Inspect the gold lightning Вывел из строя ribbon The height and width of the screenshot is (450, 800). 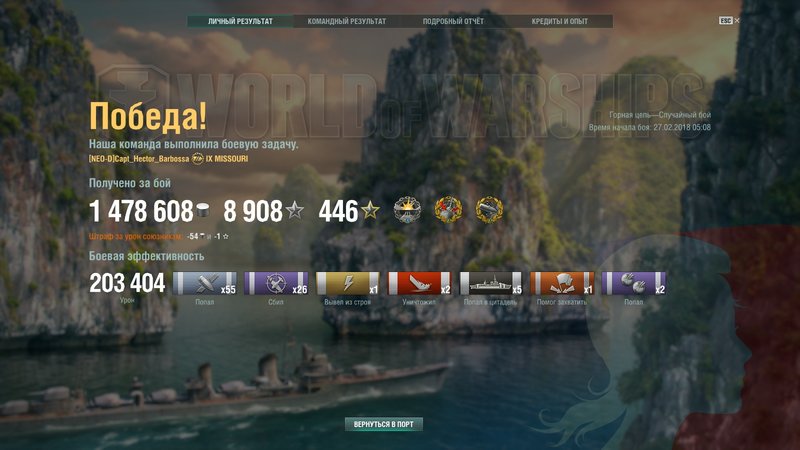[x=348, y=283]
